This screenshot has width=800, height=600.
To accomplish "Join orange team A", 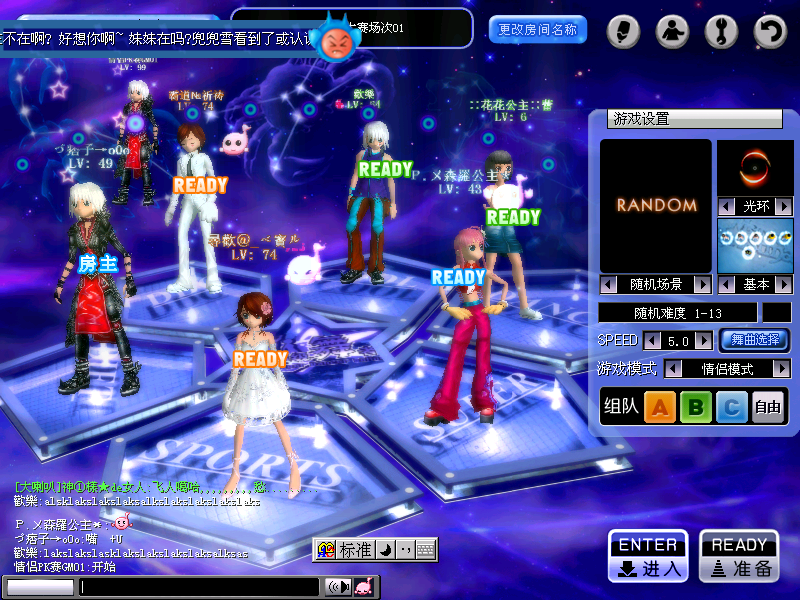I will pyautogui.click(x=659, y=407).
